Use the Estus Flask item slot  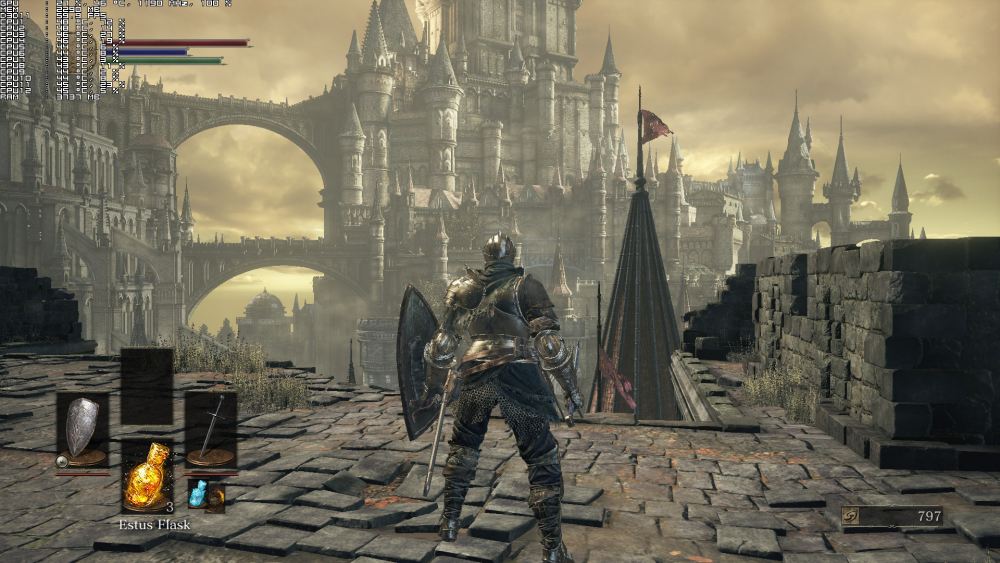point(147,476)
